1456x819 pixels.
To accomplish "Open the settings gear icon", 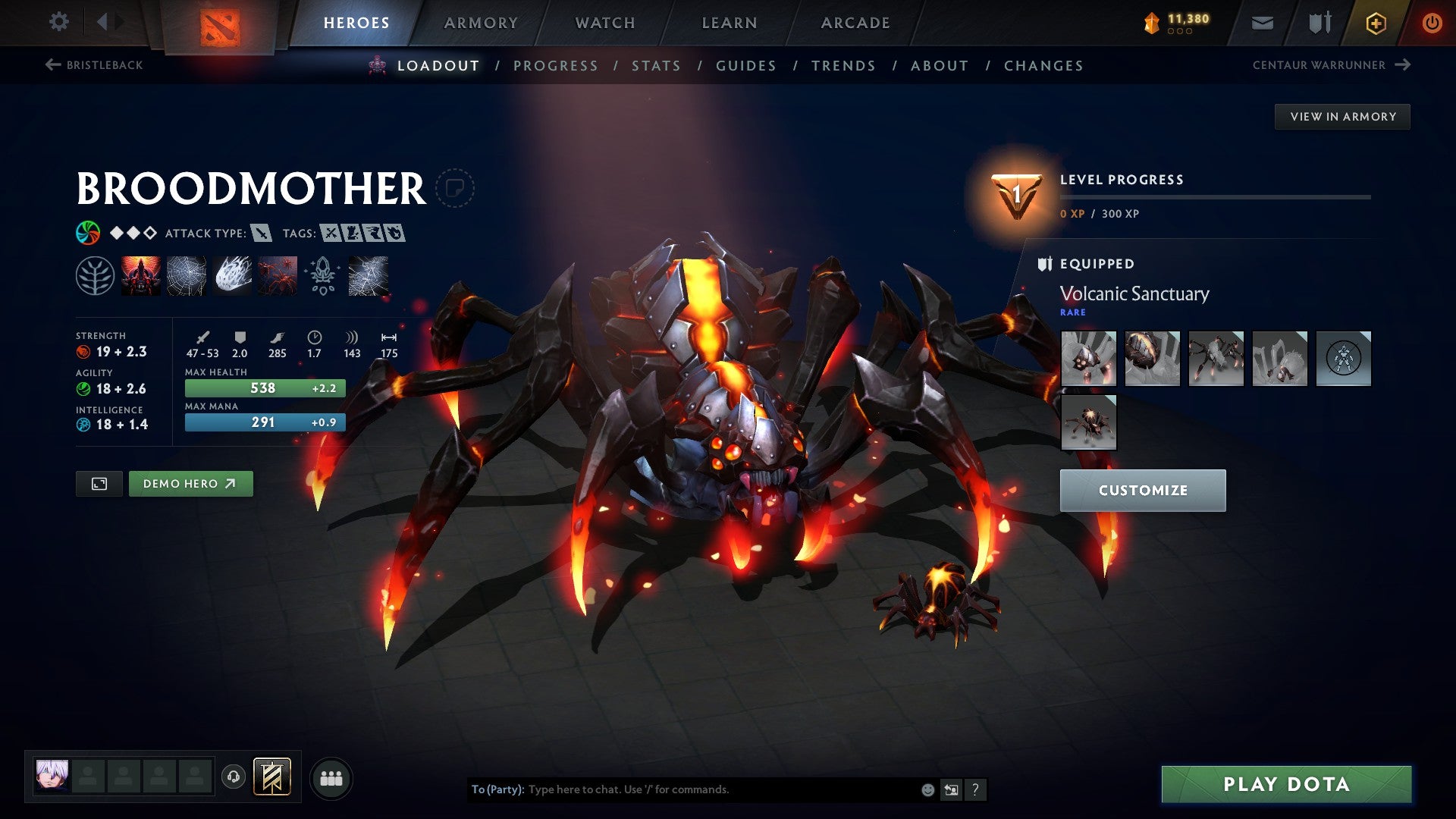I will 58,22.
